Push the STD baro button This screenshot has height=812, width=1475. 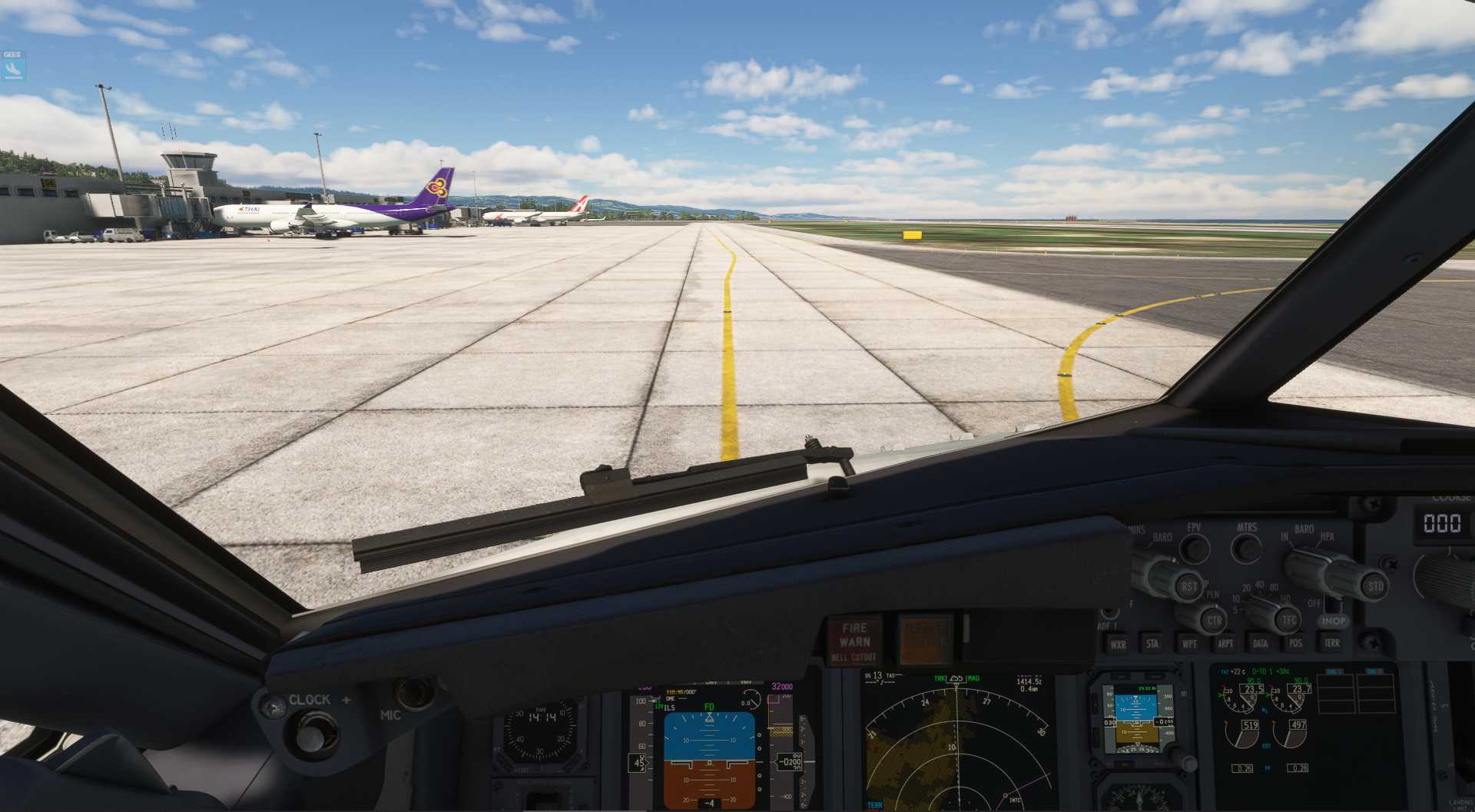pos(1374,586)
